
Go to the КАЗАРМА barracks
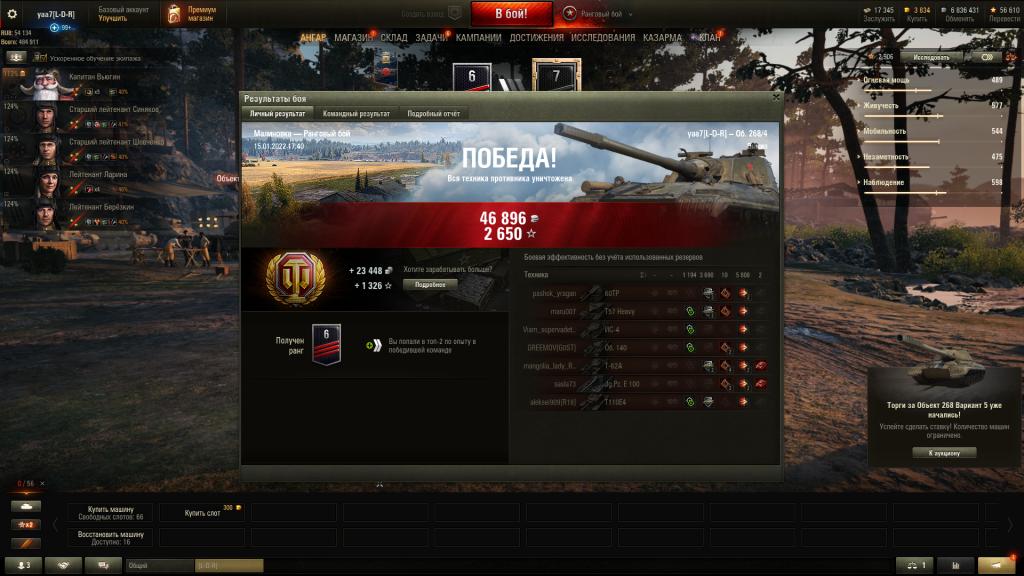pos(664,38)
